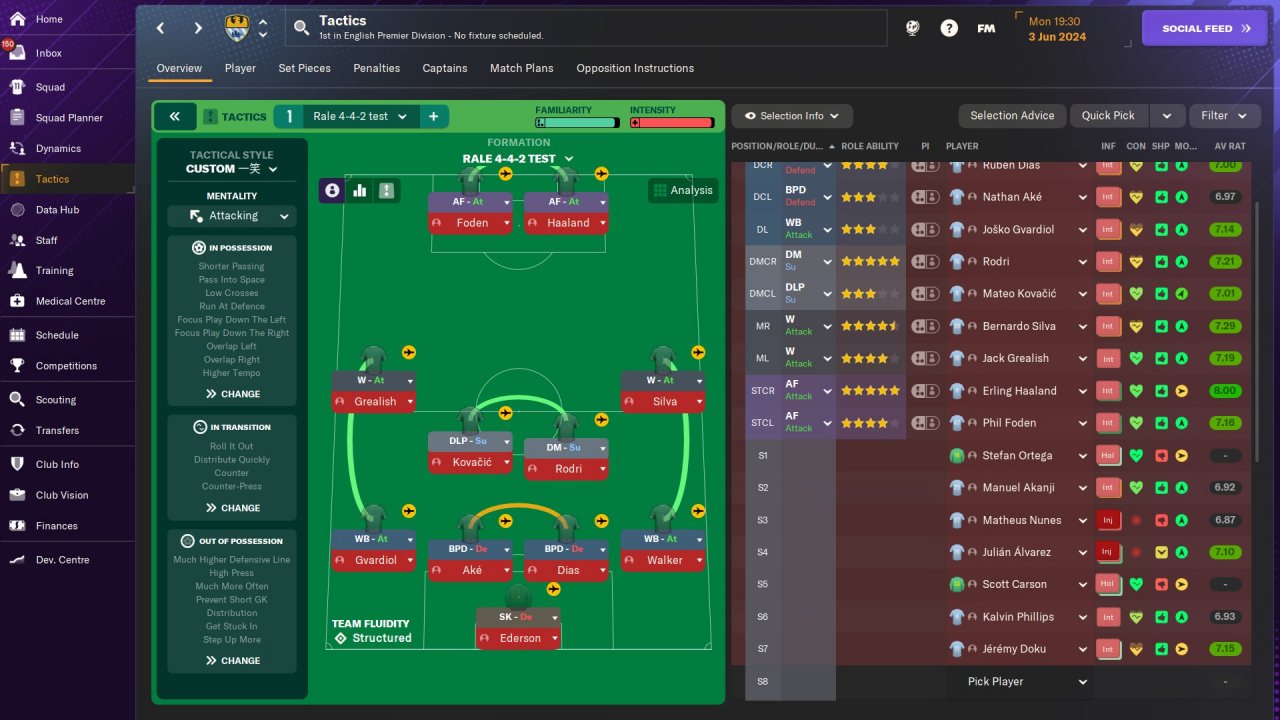Switch to the Set Pieces tab
This screenshot has height=720, width=1280.
tap(304, 68)
